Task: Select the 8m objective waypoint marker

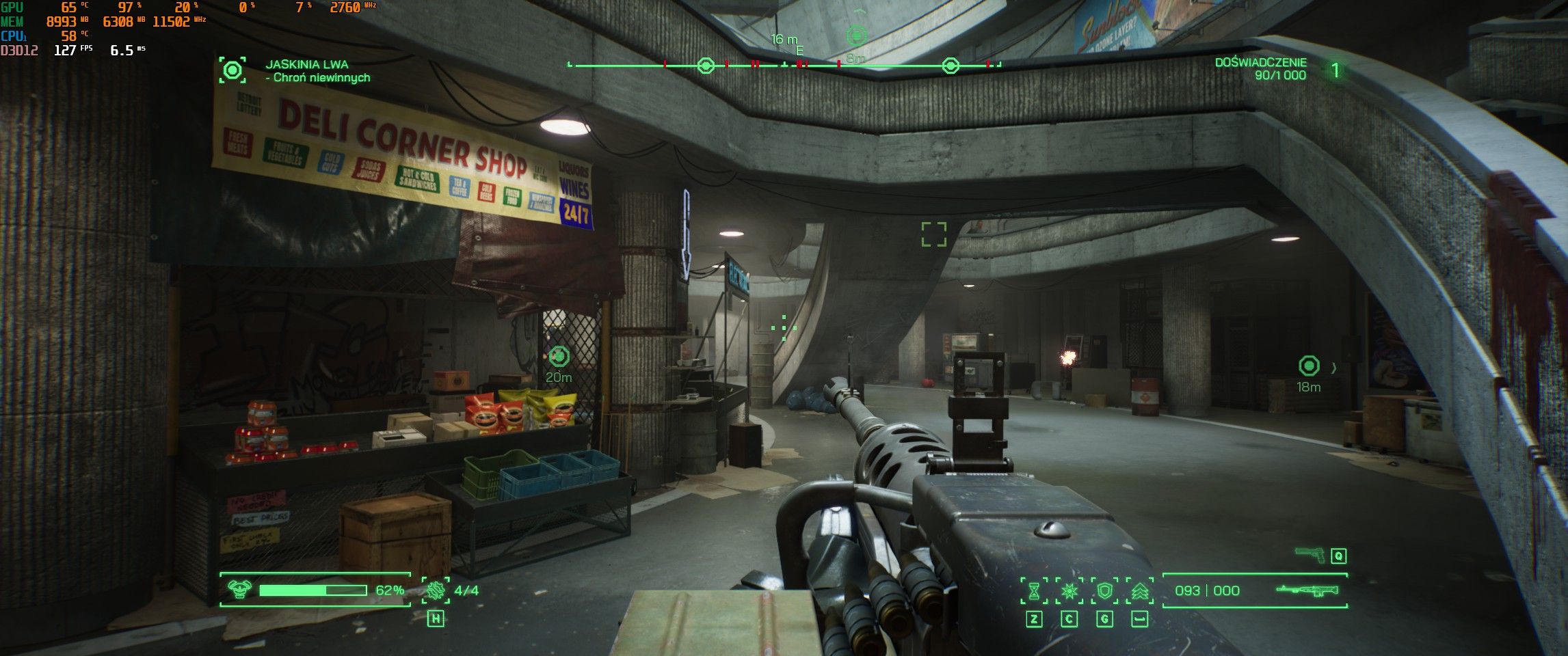Action: 856,36
